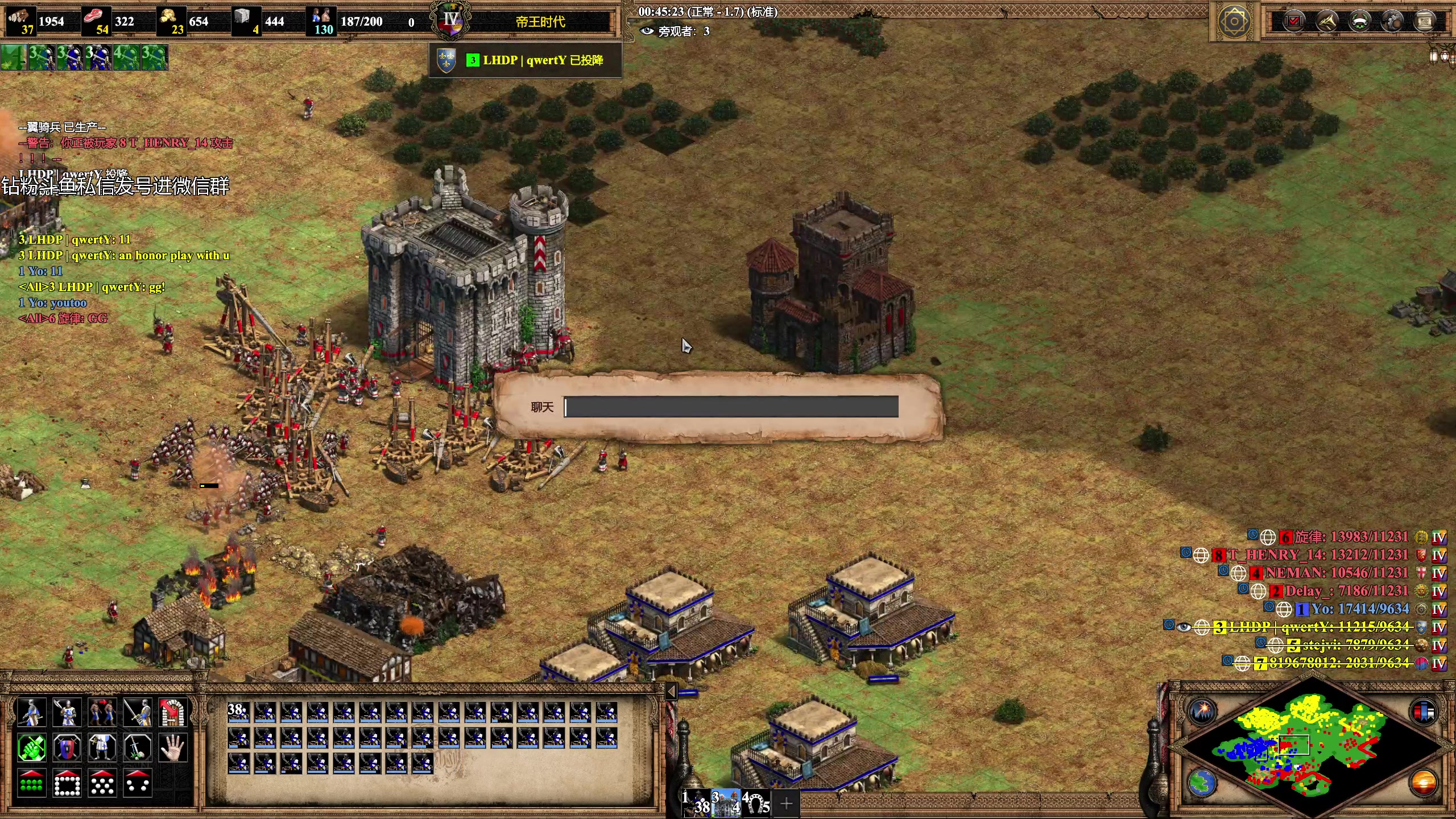This screenshot has height=819, width=1456.
Task: Toggle the minimap colored ribbons button
Action: click(1424, 711)
